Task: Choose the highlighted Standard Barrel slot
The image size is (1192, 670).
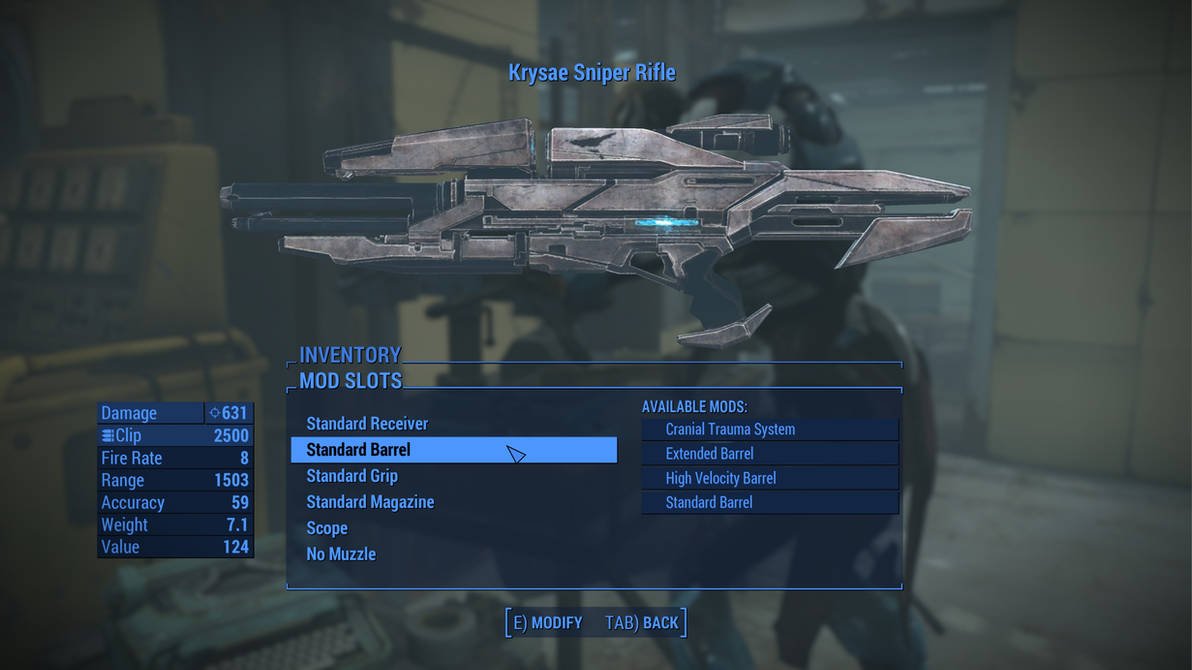Action: tap(359, 450)
